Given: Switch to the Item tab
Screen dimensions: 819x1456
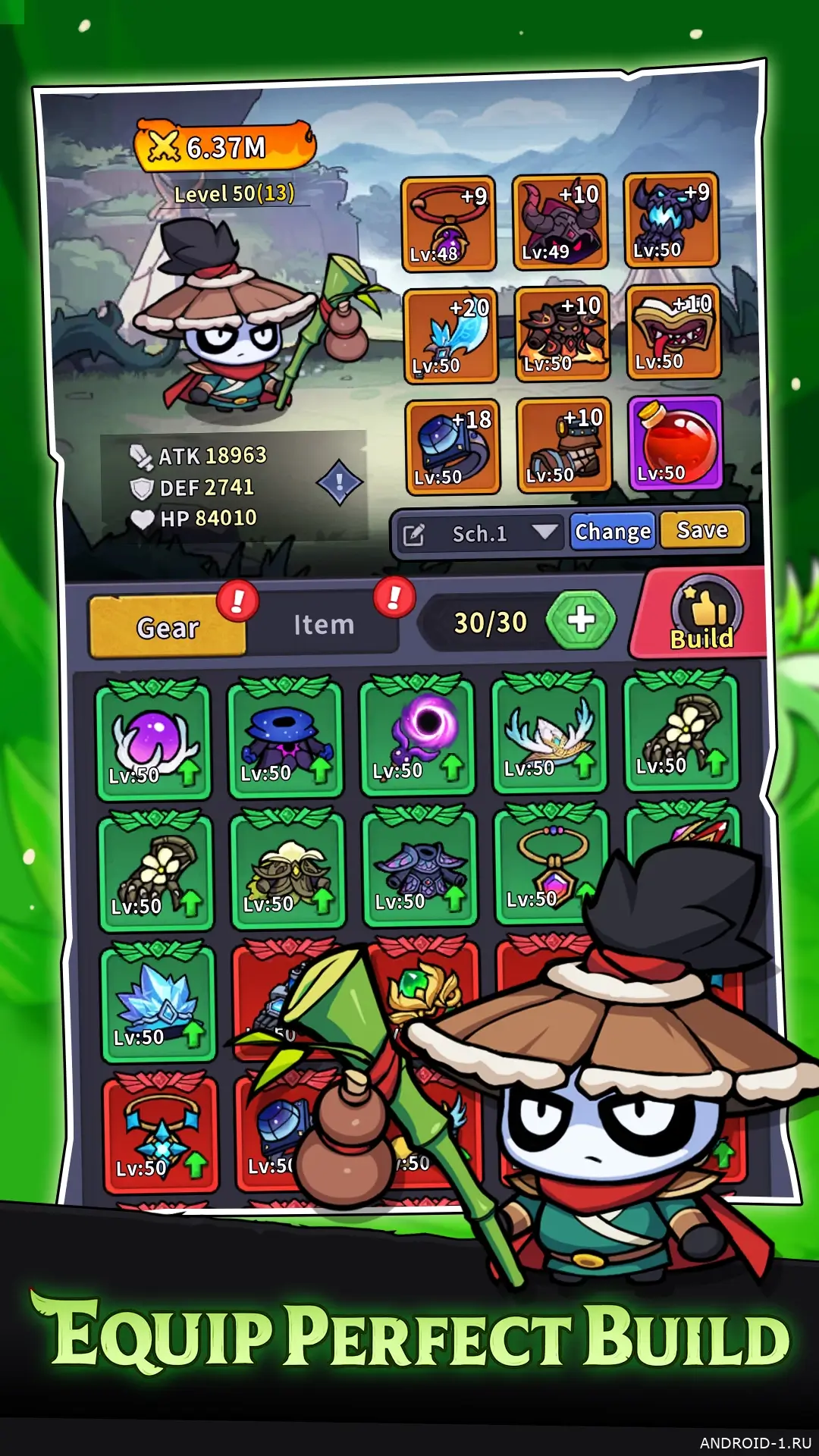Looking at the screenshot, I should tap(324, 625).
